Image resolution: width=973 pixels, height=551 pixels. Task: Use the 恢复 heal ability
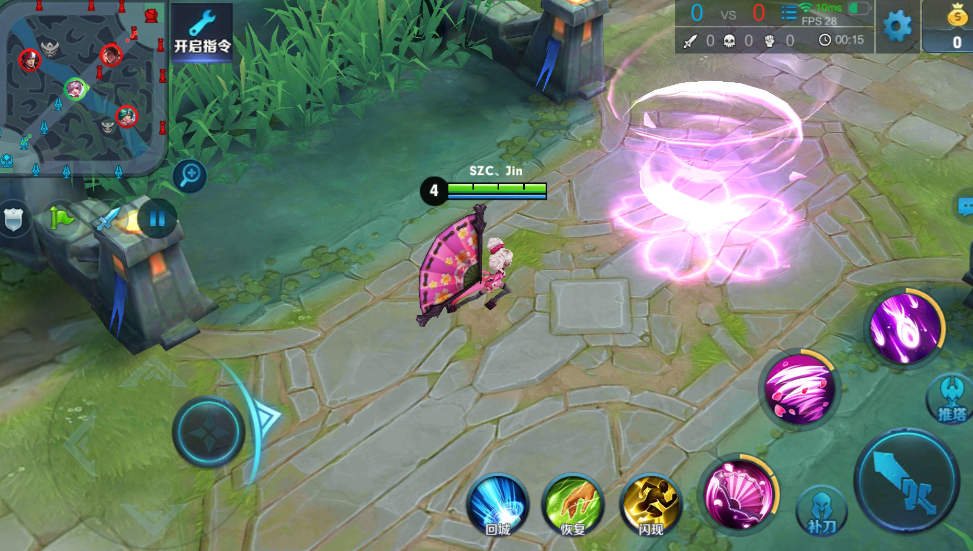573,504
